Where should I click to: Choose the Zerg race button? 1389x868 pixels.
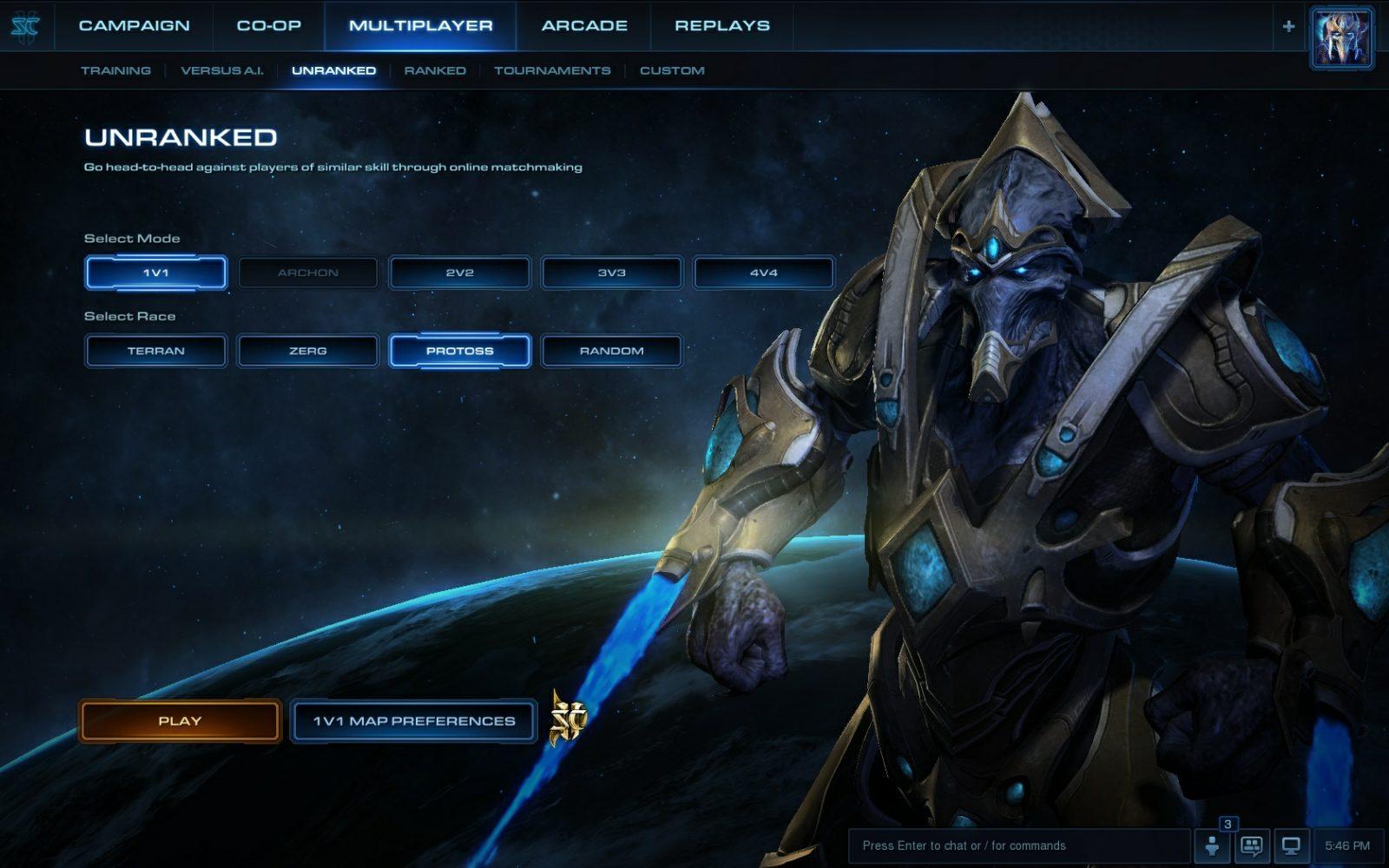pyautogui.click(x=307, y=351)
